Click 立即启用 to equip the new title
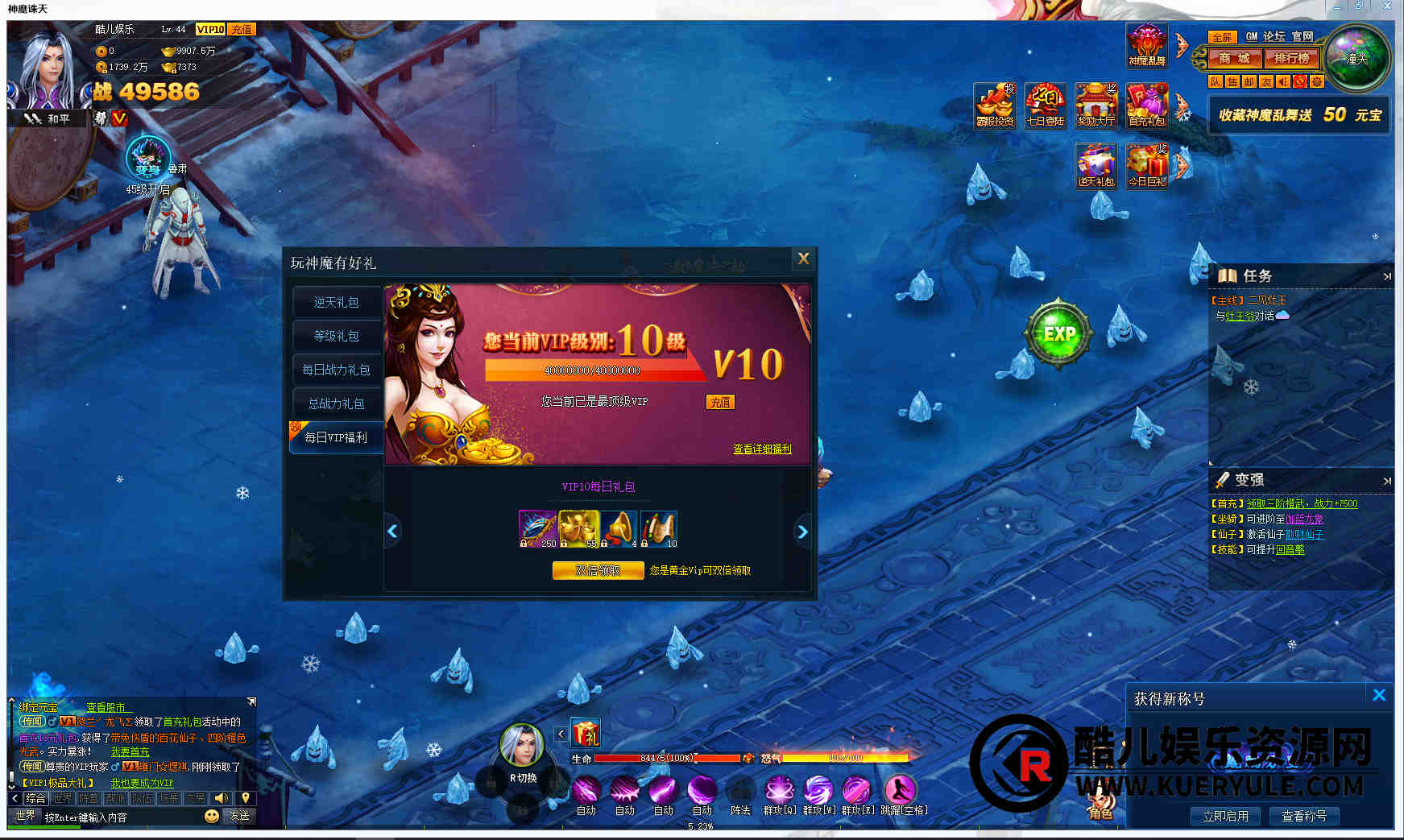 pyautogui.click(x=1225, y=816)
